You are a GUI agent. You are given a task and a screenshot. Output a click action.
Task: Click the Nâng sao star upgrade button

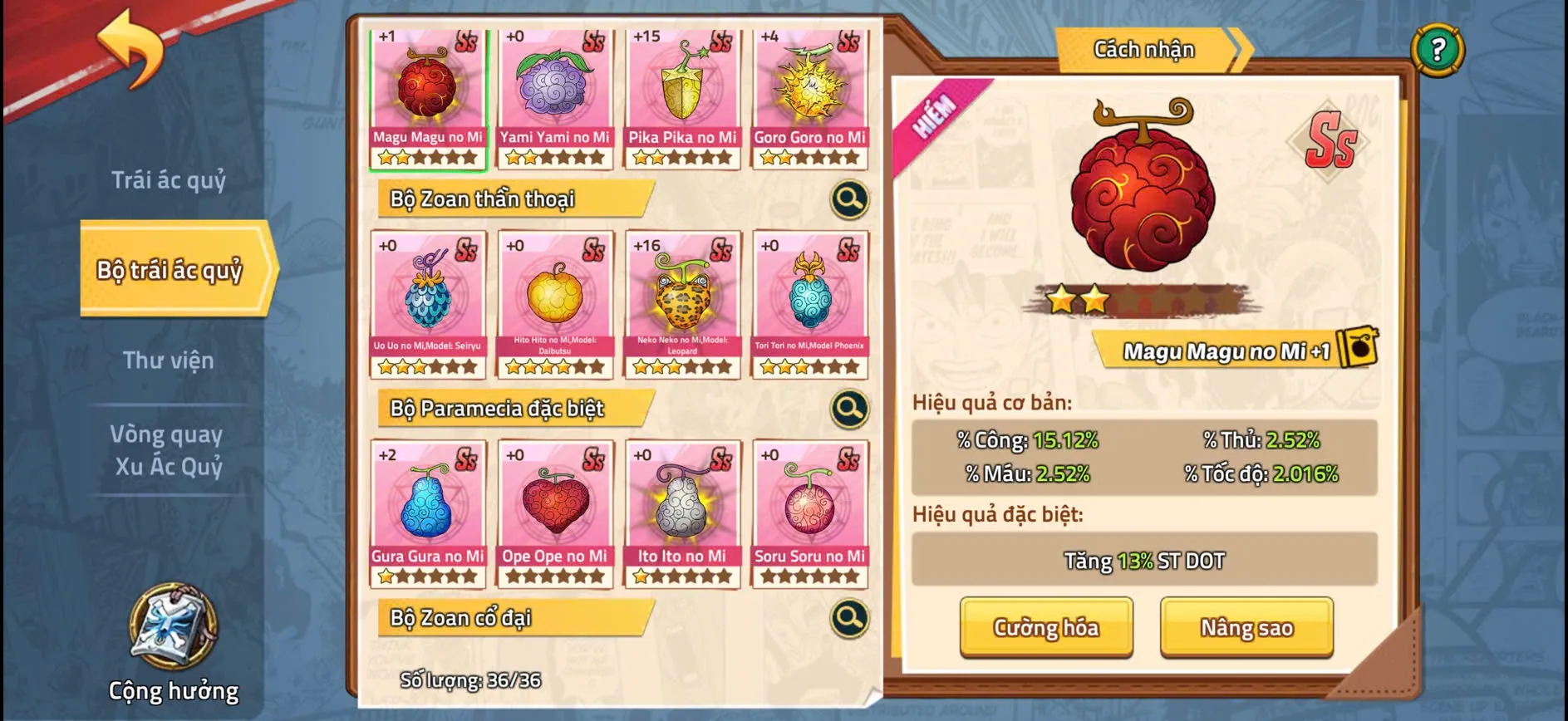(1246, 627)
